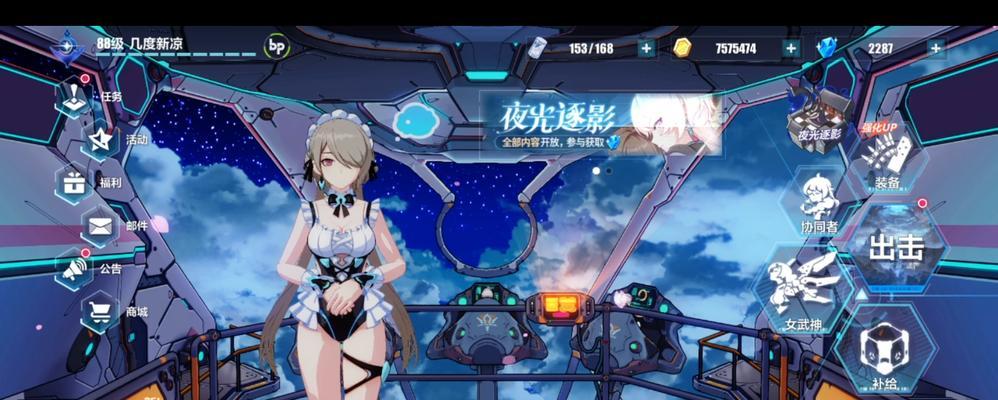Open the 商城 shop cart
Screen dimensions: 998x400
[101, 311]
